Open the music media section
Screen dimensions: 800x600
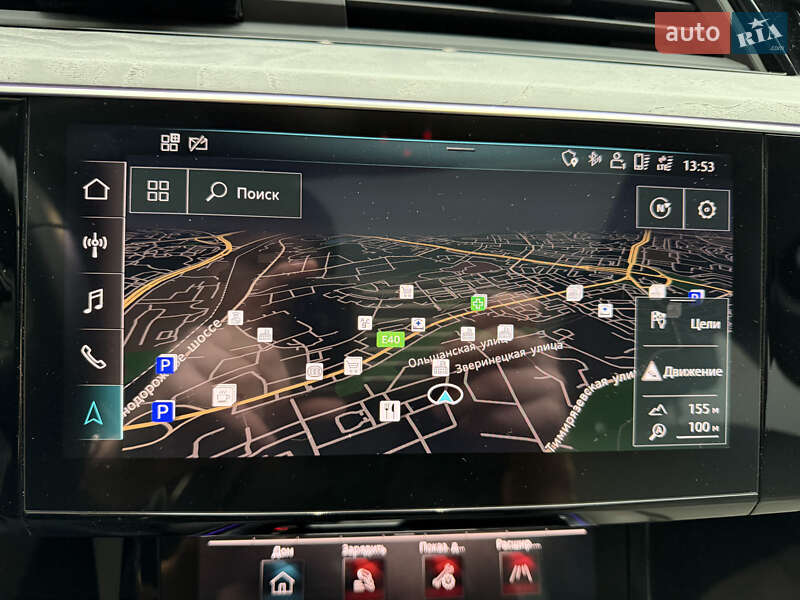(x=94, y=300)
